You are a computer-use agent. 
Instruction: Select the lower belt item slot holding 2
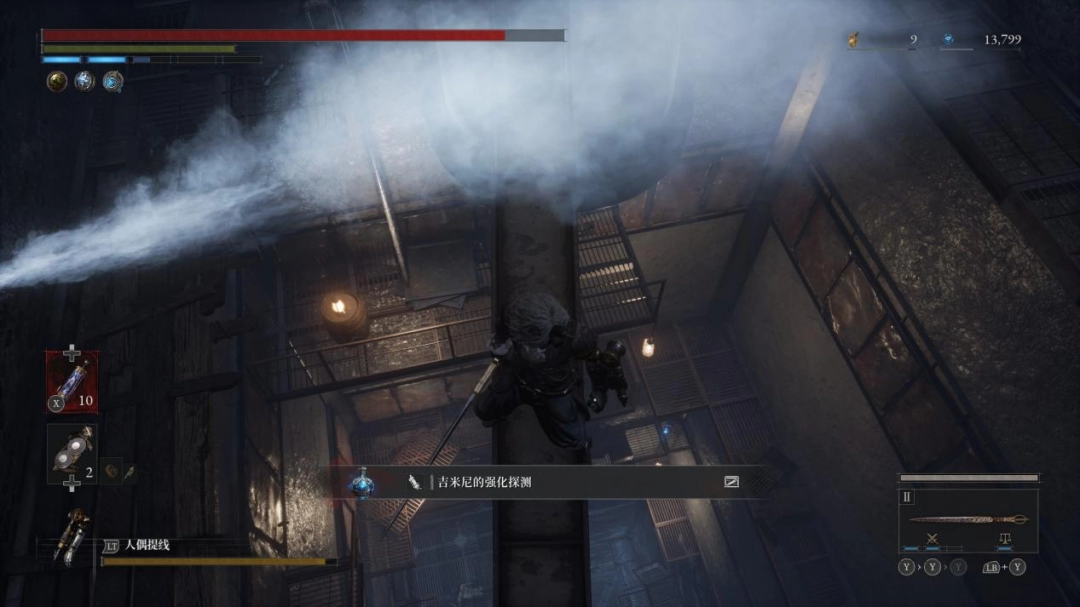(x=71, y=454)
